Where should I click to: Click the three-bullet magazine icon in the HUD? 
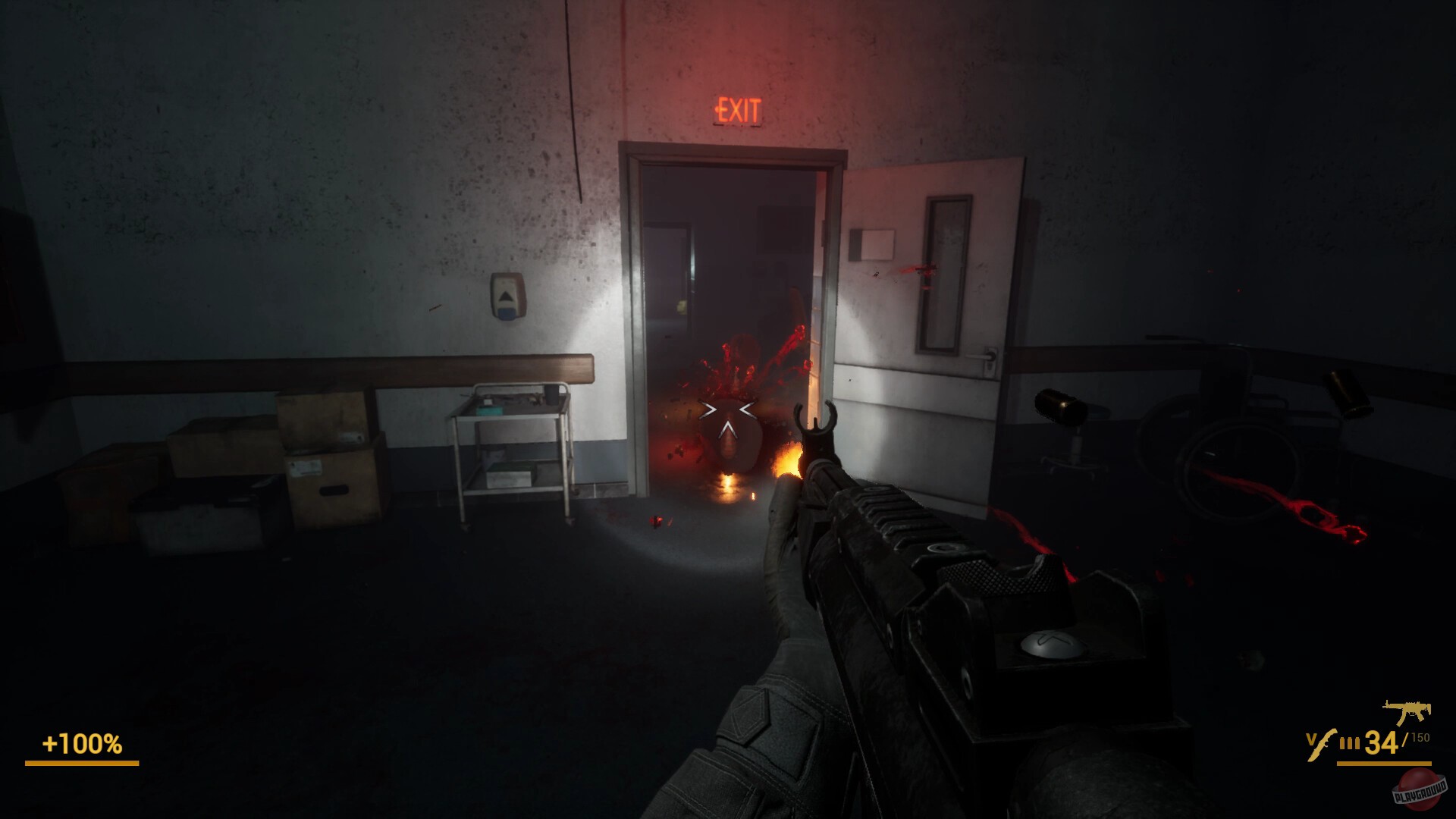pyautogui.click(x=1349, y=742)
